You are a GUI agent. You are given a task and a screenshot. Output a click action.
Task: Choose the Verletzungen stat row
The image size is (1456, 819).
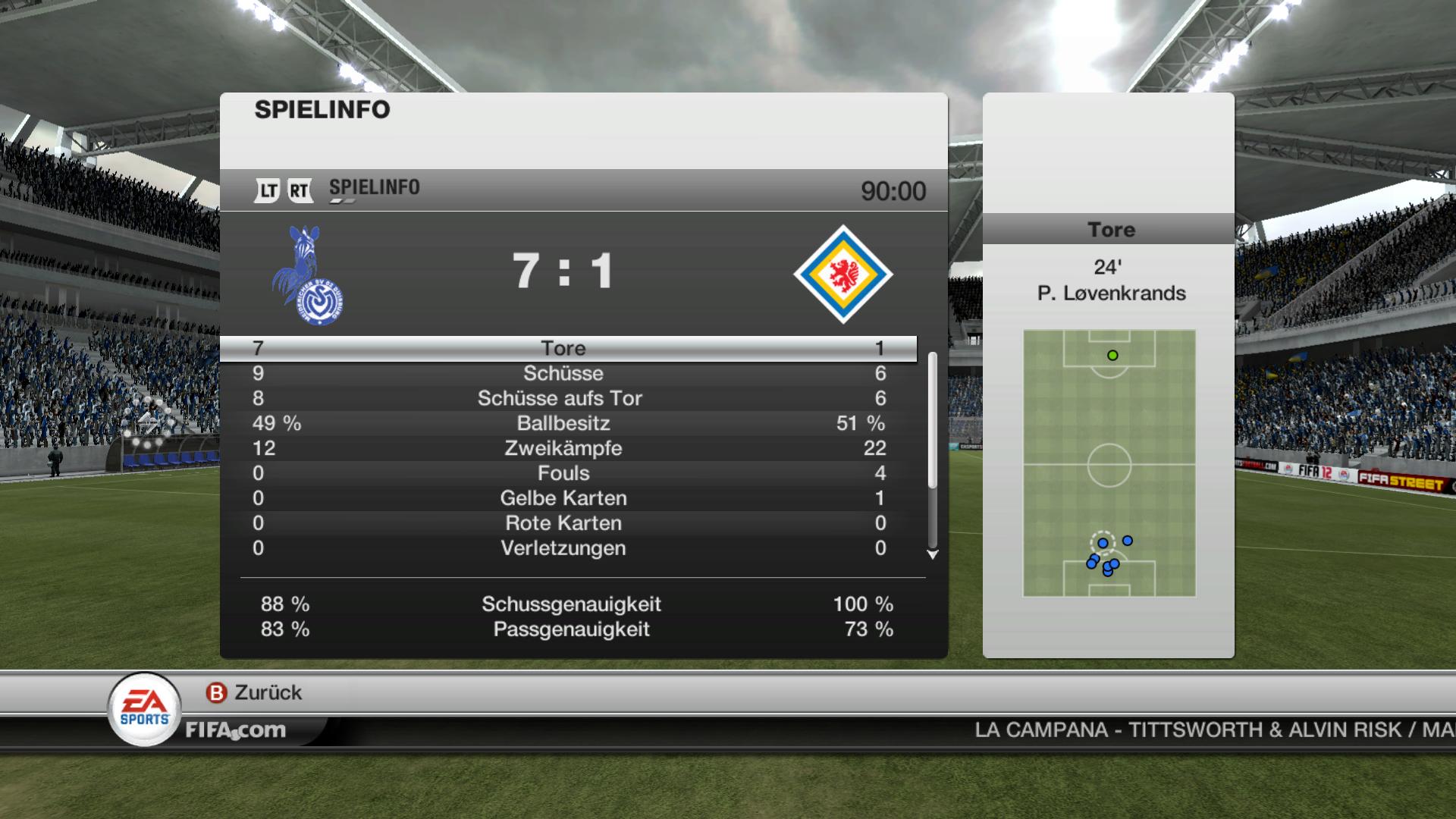(x=563, y=548)
